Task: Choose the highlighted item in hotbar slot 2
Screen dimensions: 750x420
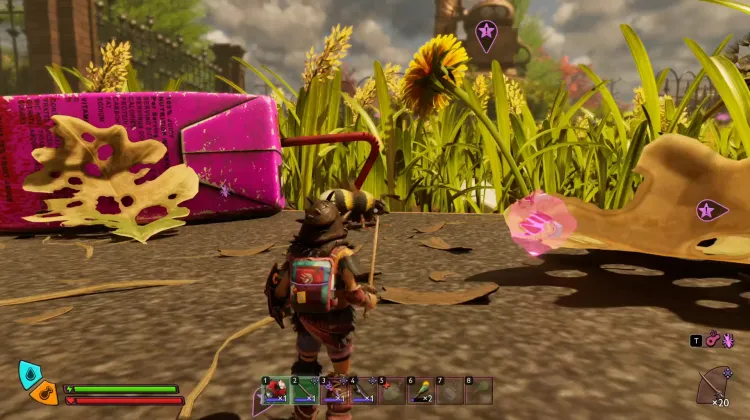Action: click(x=304, y=390)
